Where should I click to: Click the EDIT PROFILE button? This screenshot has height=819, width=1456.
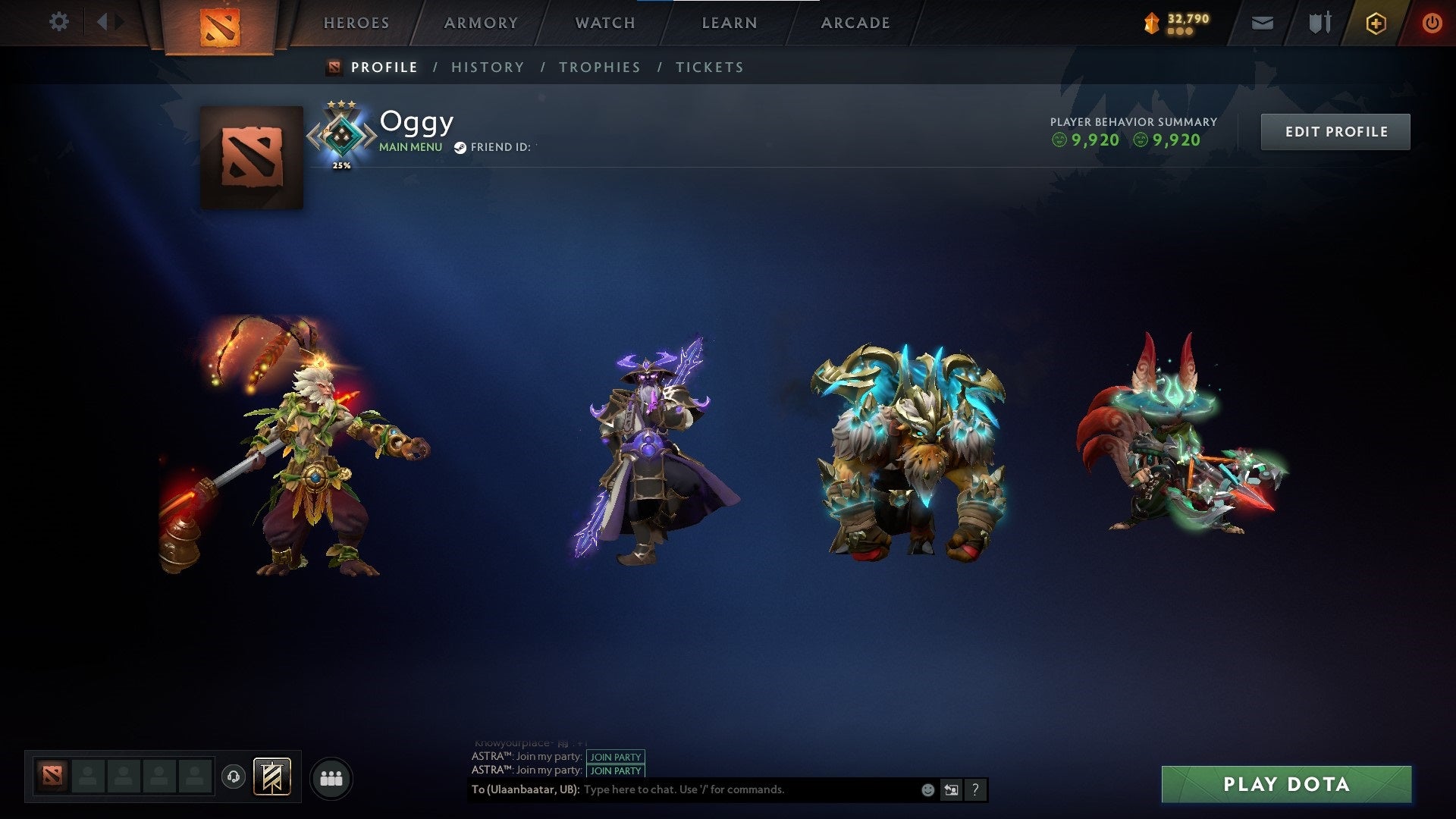(1335, 130)
